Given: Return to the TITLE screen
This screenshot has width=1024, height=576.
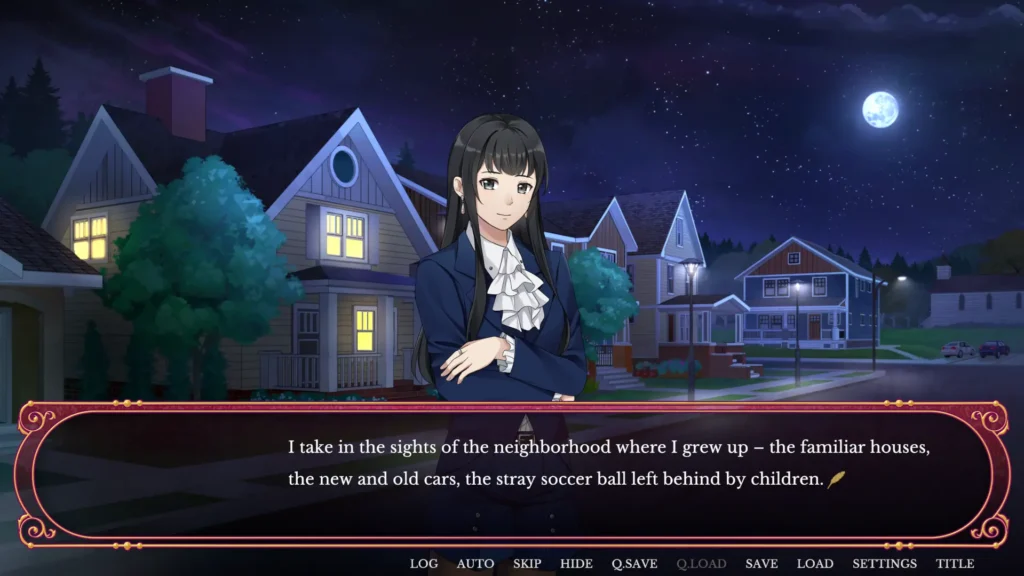Looking at the screenshot, I should point(955,564).
